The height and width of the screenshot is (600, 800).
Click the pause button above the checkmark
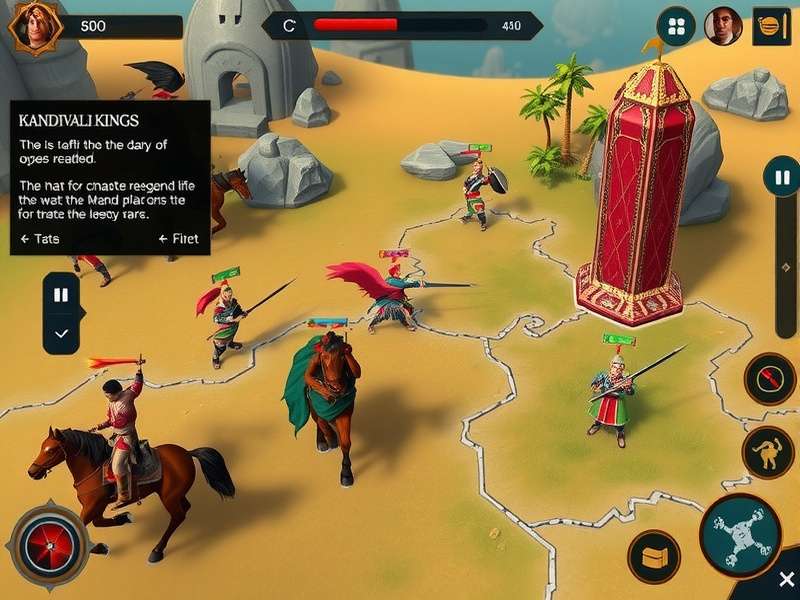coord(61,295)
